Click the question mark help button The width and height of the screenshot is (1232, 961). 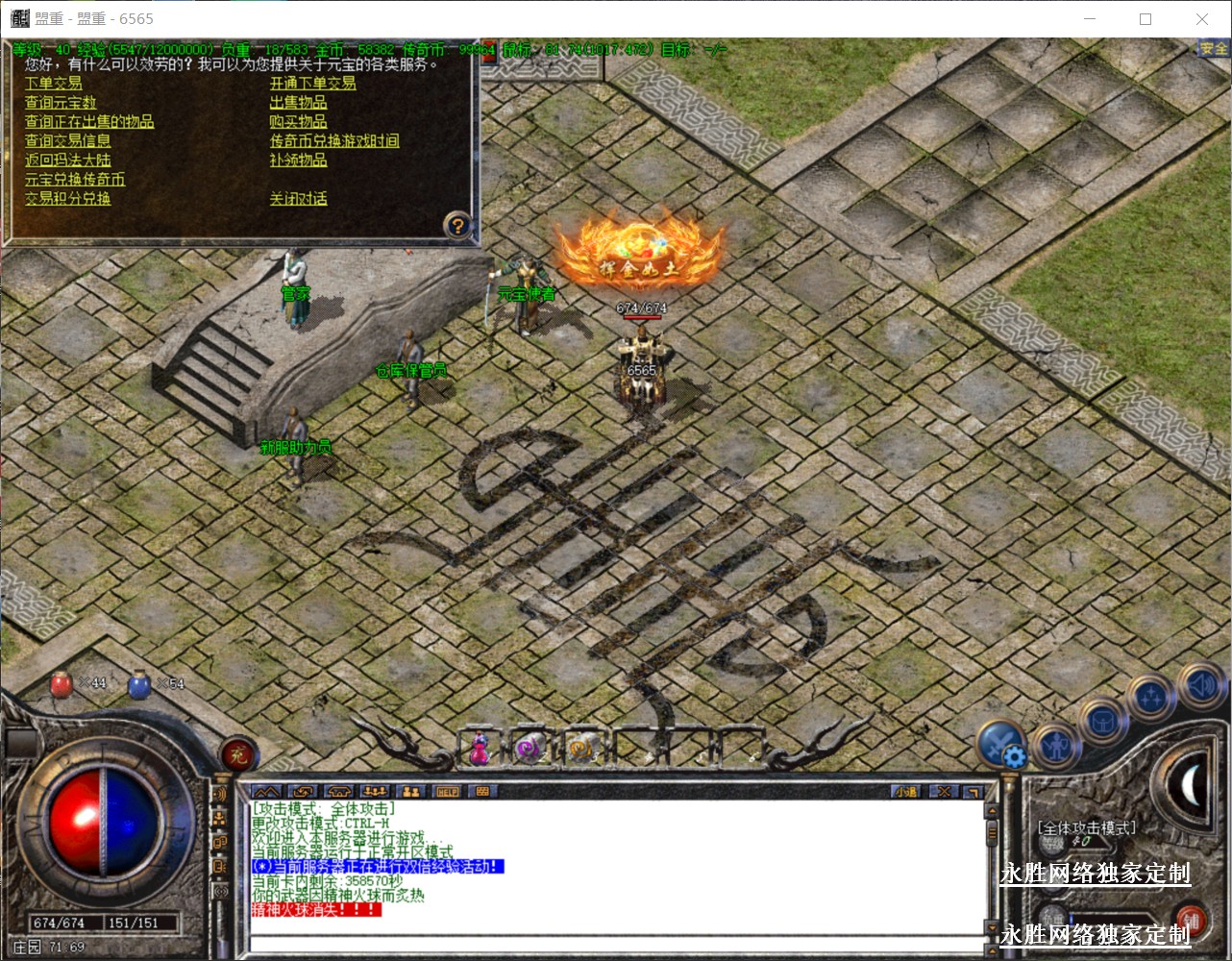coord(458,225)
